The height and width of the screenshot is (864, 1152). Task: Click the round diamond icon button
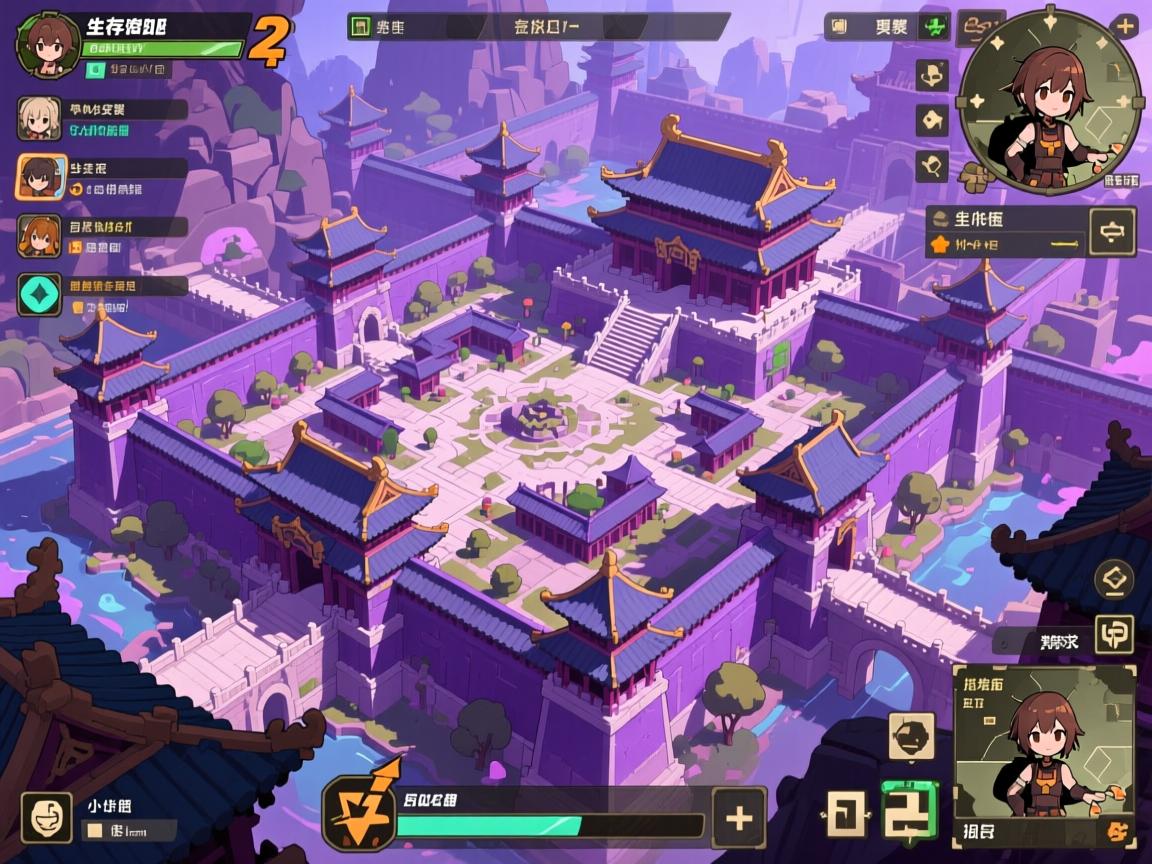click(1113, 579)
